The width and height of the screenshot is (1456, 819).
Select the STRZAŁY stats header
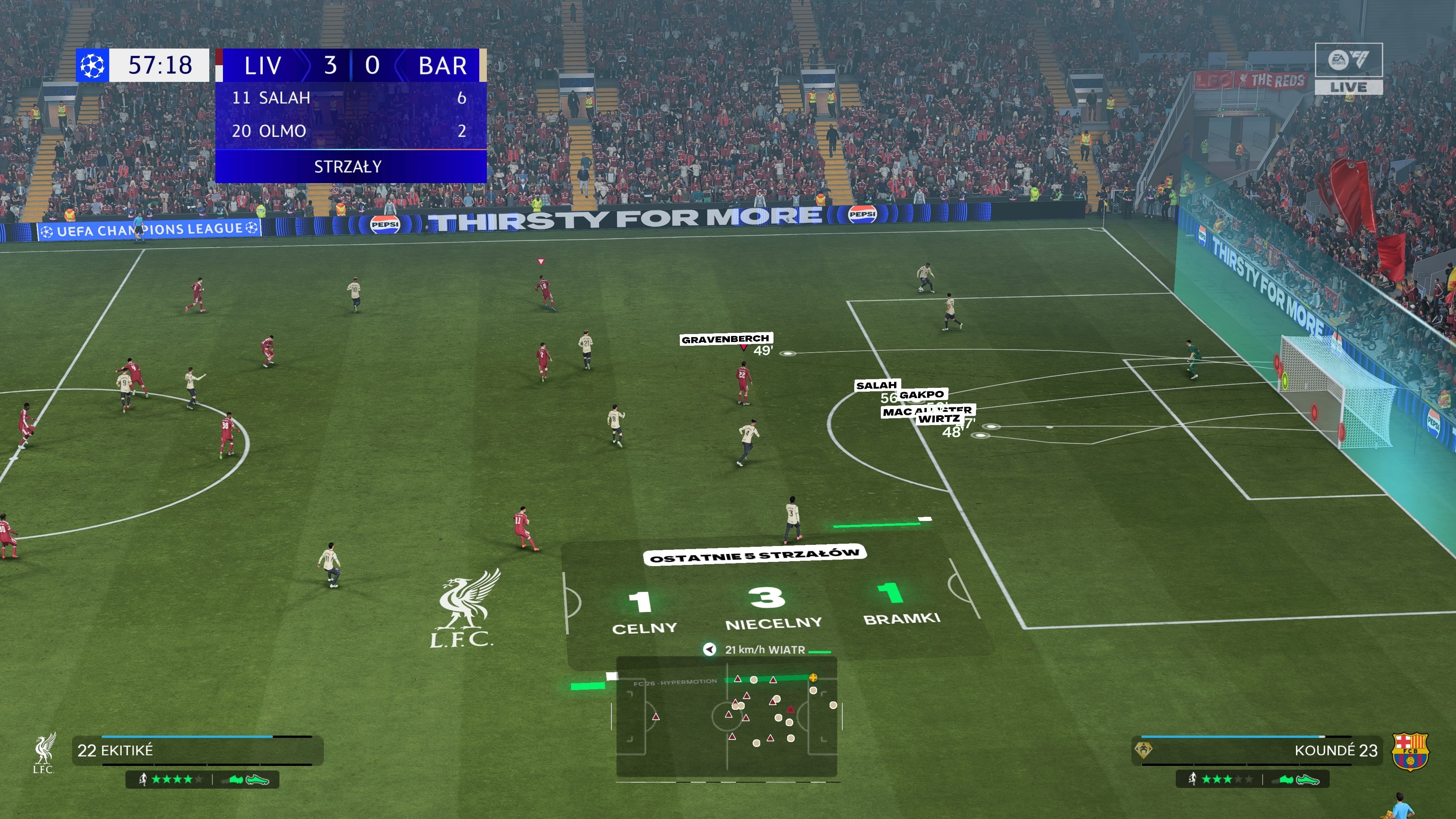coord(348,167)
